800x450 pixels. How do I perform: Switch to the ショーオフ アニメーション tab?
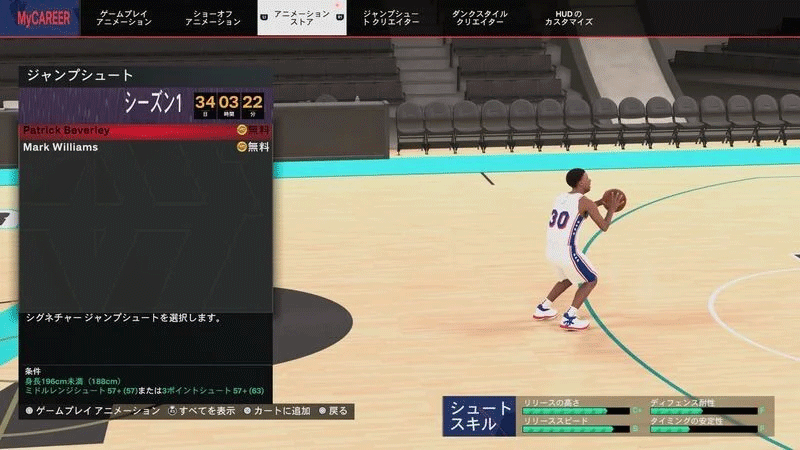[213, 18]
